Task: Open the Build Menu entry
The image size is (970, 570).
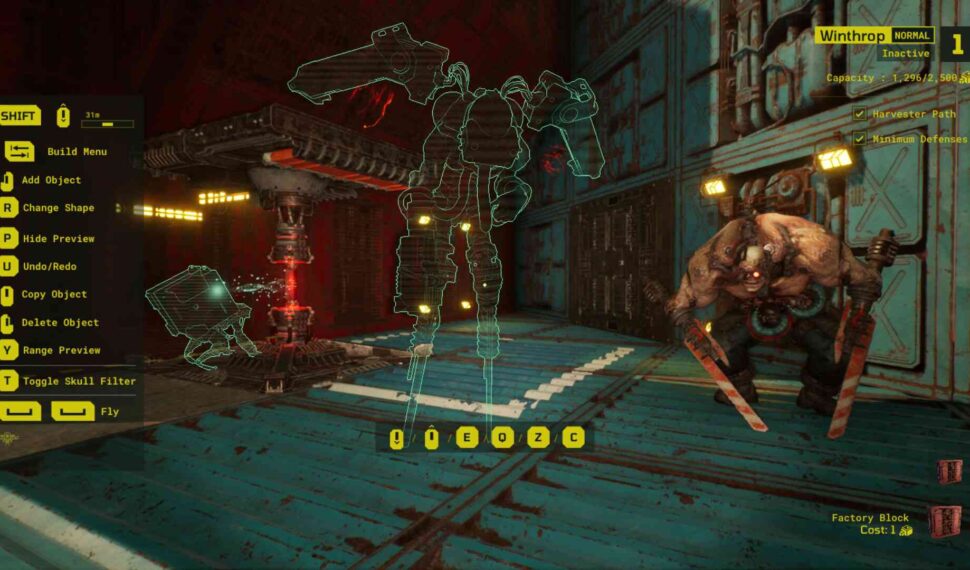Action: click(76, 152)
